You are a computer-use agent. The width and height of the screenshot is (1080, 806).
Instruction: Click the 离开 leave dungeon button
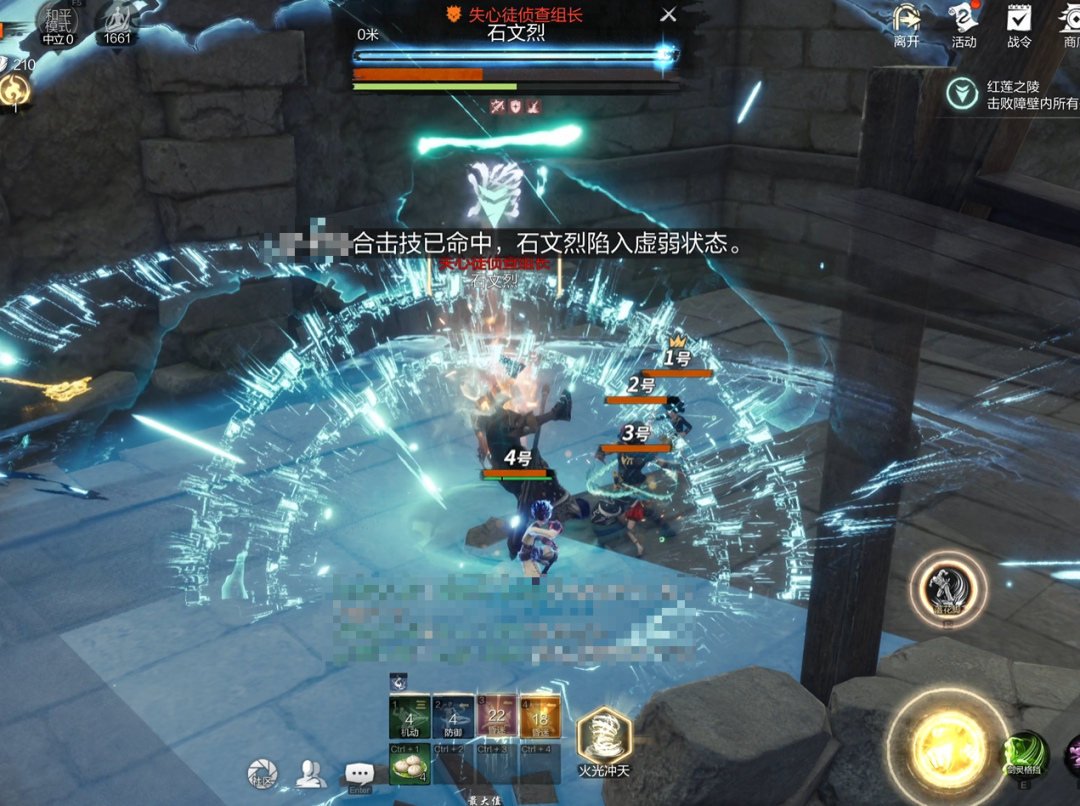(x=906, y=24)
